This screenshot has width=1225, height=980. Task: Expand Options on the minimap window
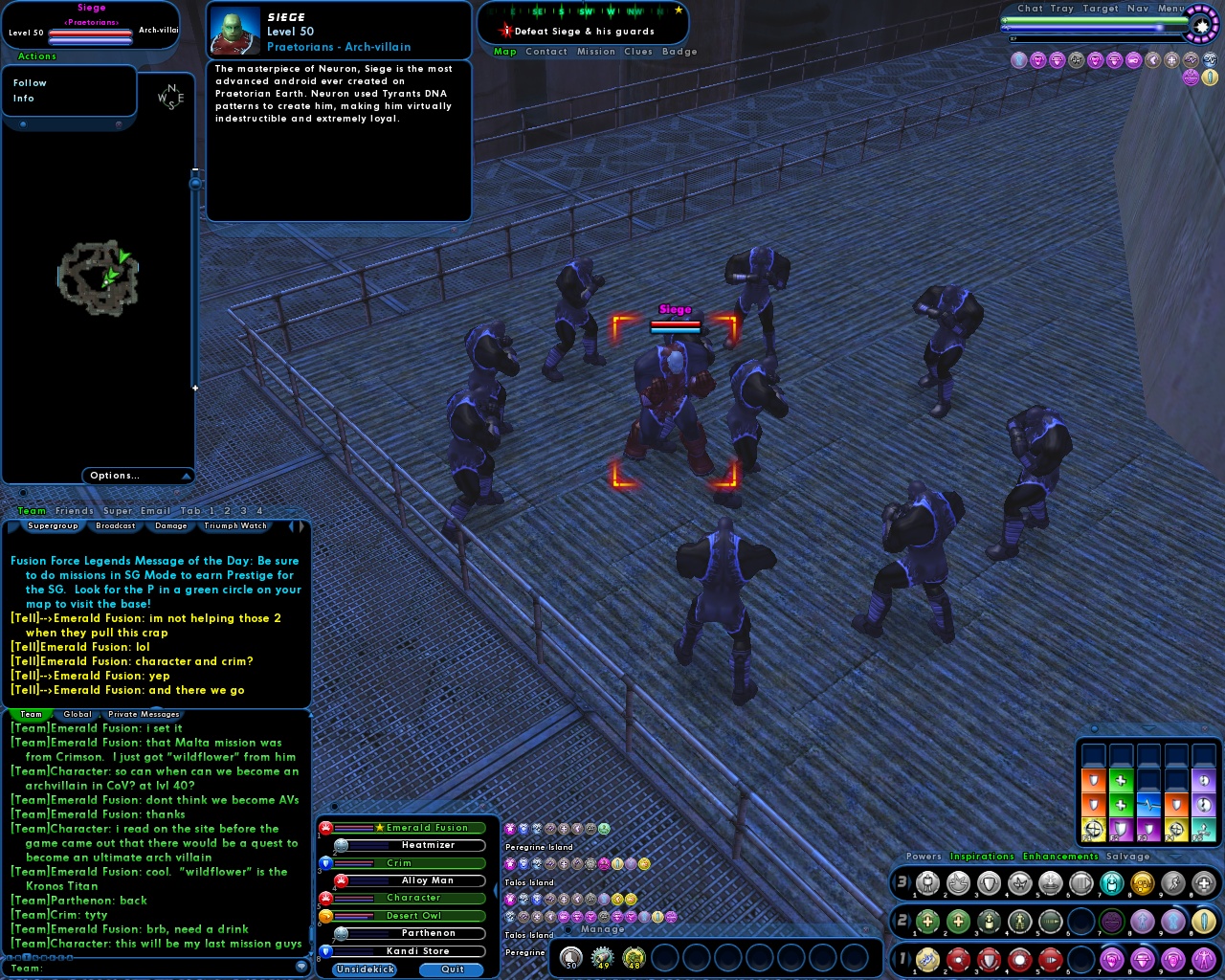[x=115, y=476]
